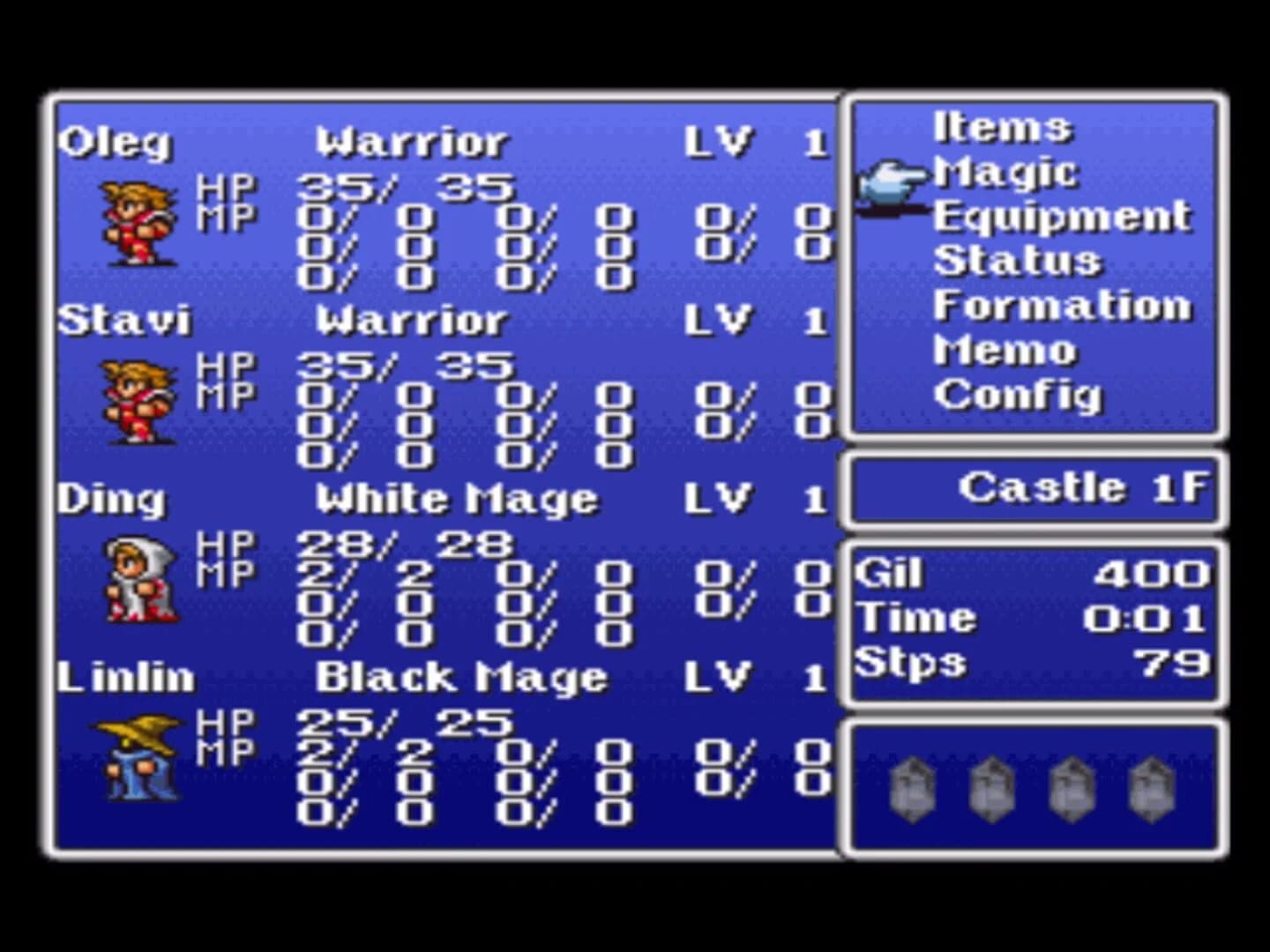Open the Memo option
This screenshot has width=1270, height=952.
pos(1005,350)
